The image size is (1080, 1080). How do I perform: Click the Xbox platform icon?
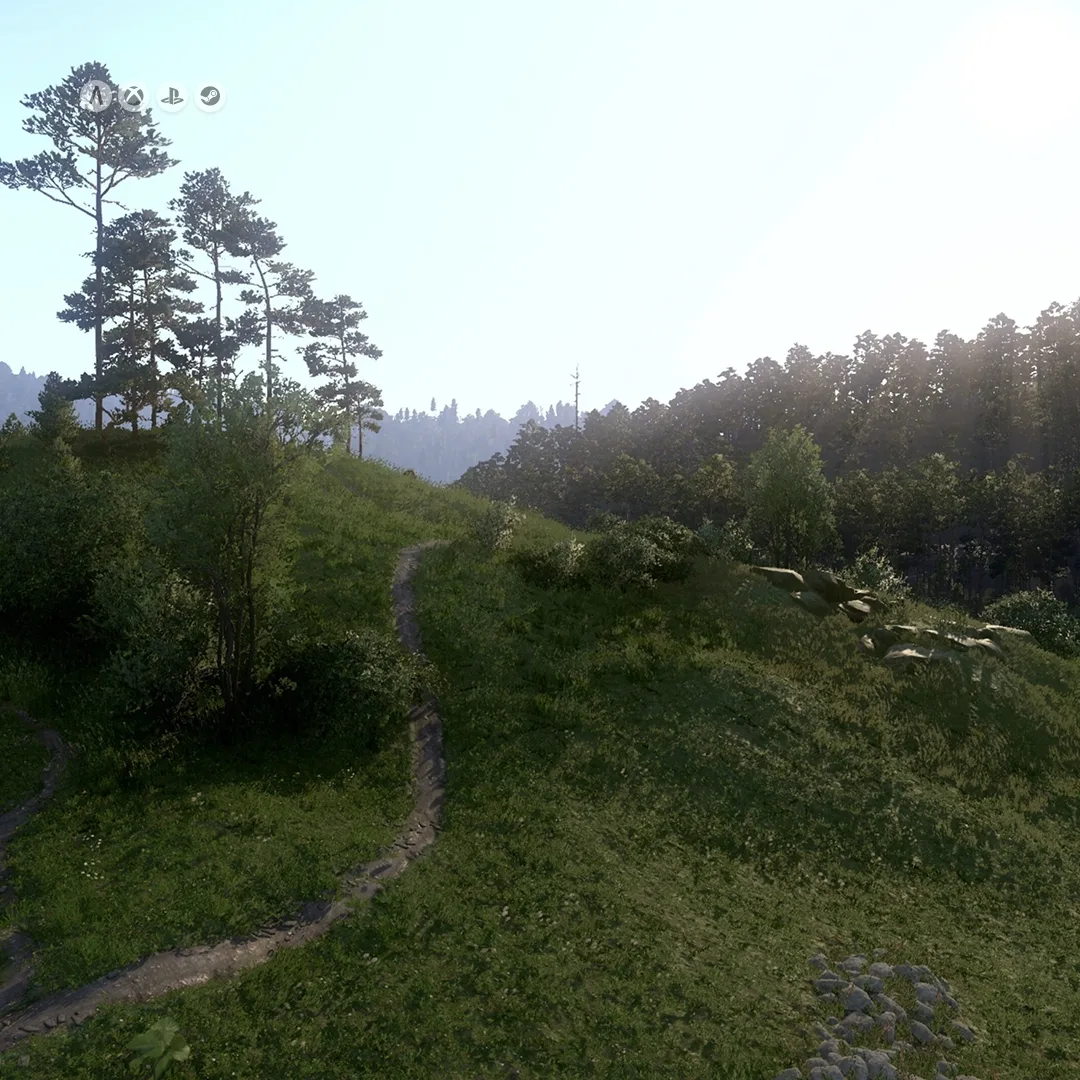133,97
